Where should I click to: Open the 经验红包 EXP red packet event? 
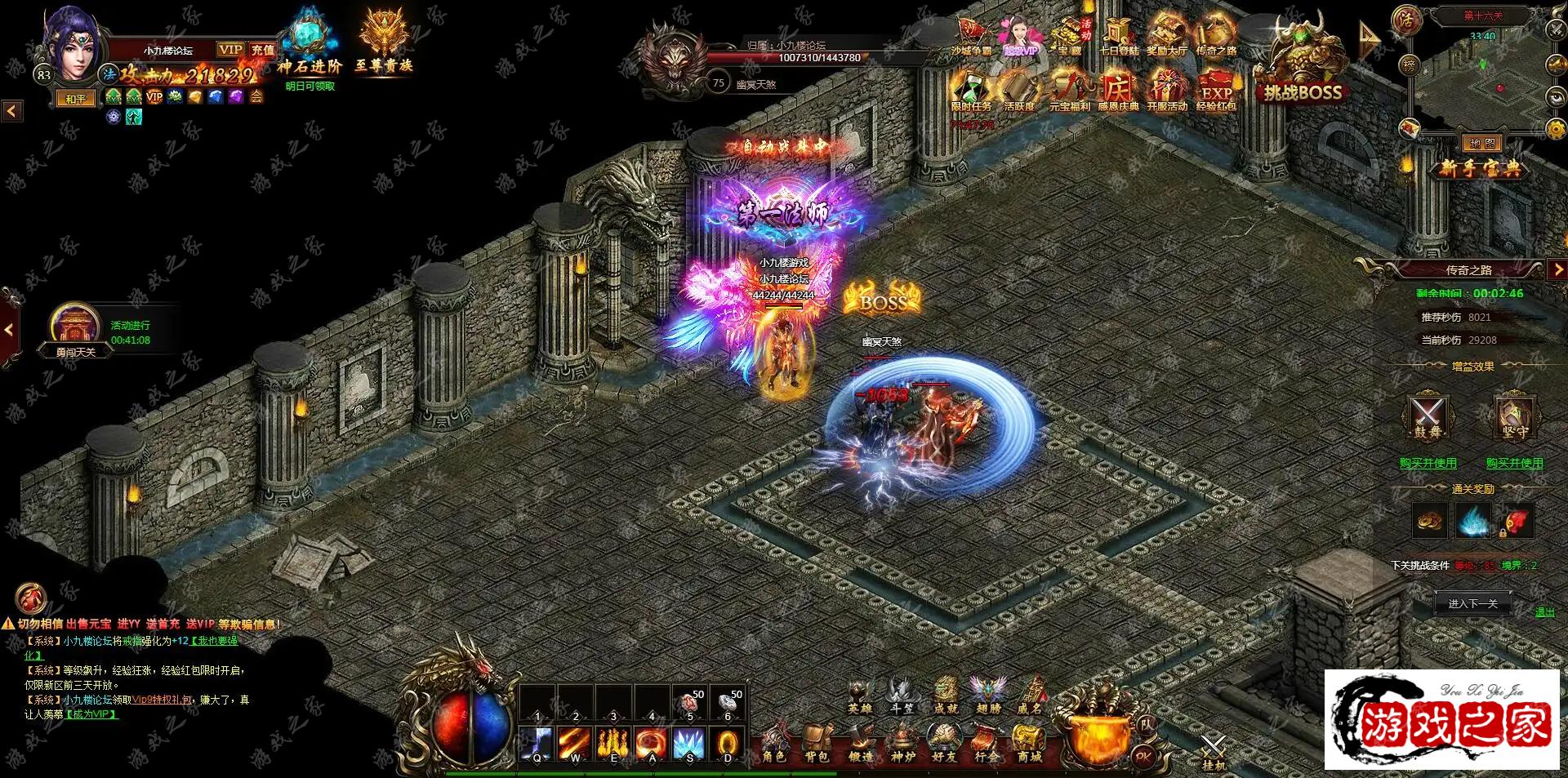pos(1216,90)
